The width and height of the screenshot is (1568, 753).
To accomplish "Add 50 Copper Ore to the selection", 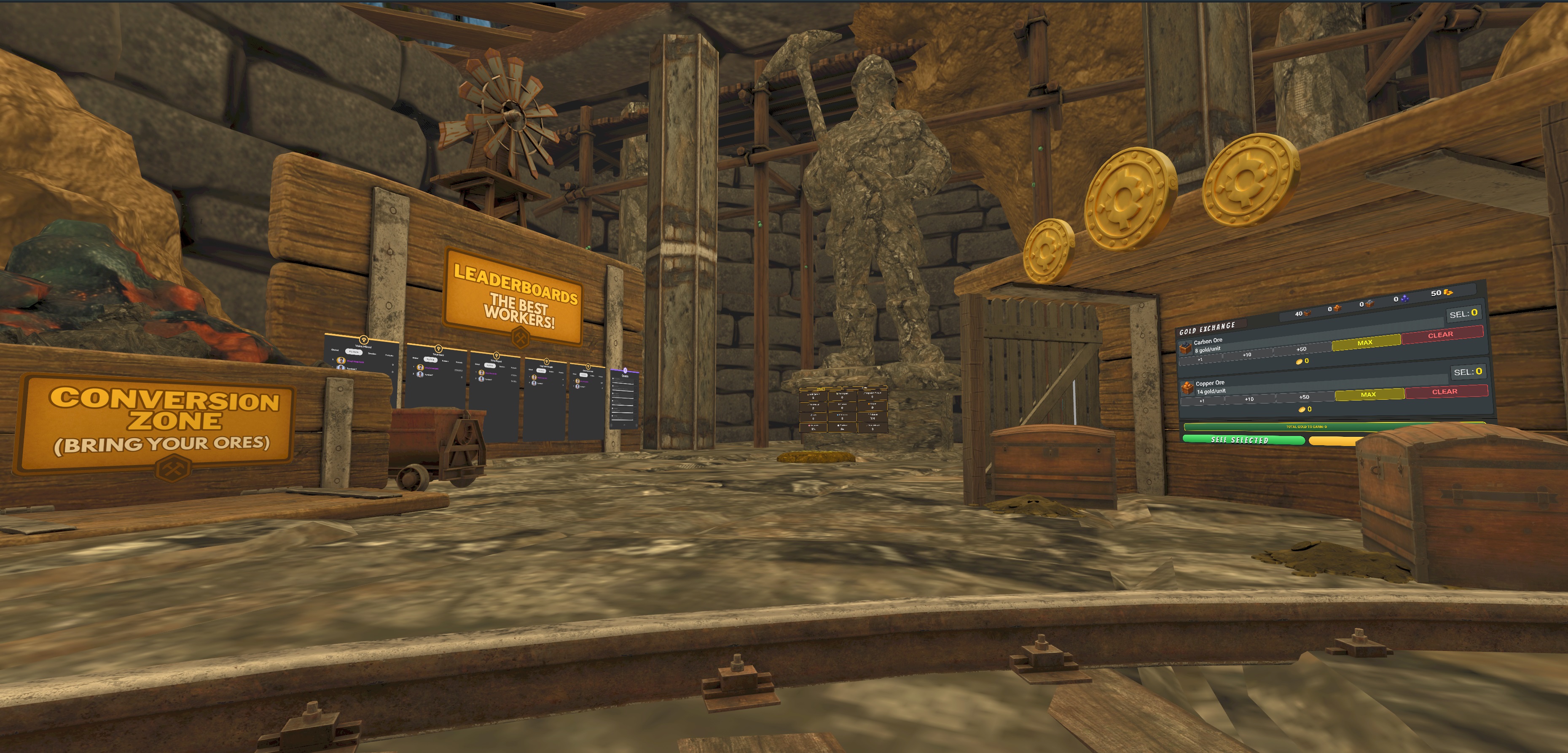I will tap(1304, 397).
